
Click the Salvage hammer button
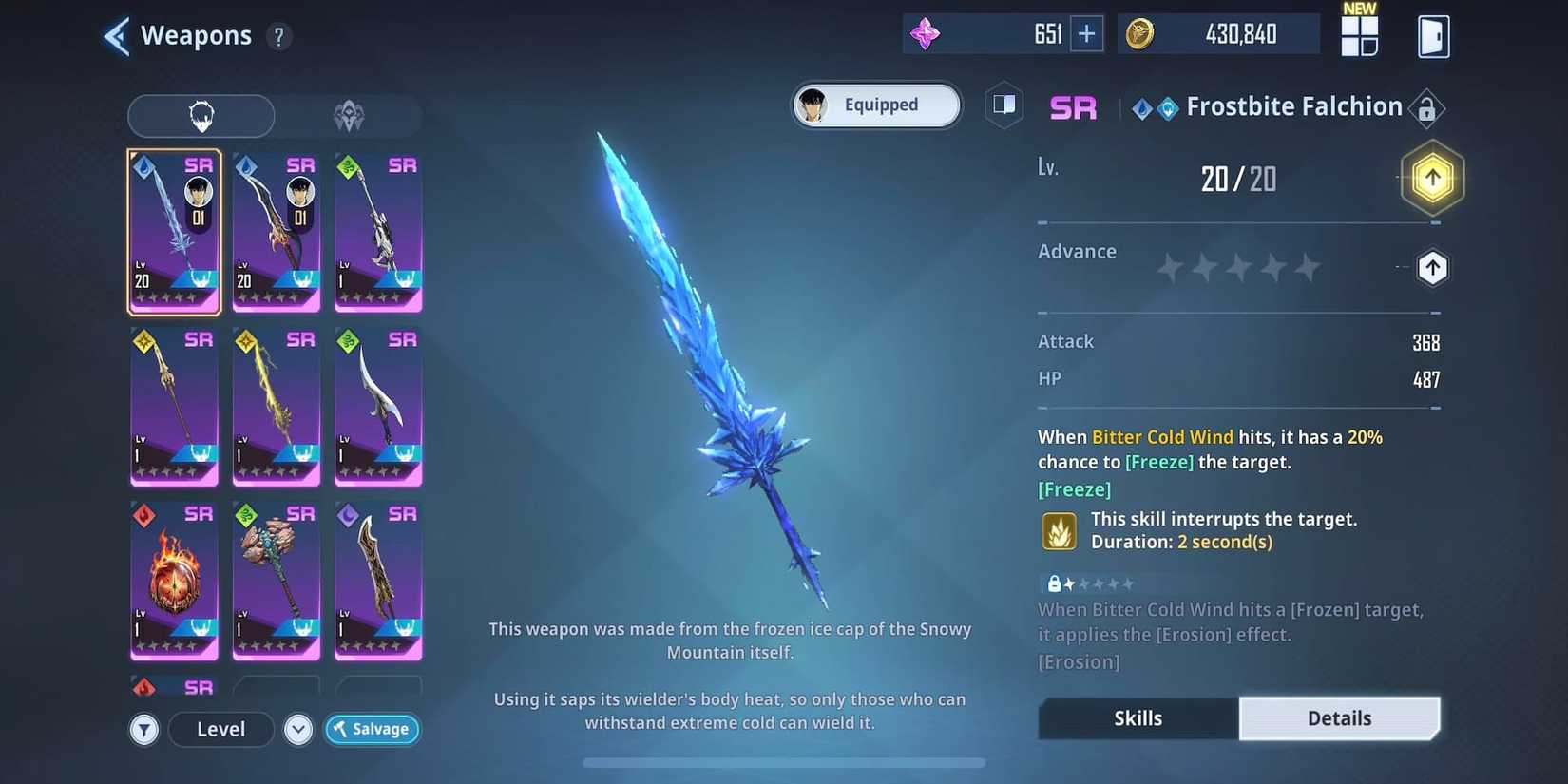(372, 729)
